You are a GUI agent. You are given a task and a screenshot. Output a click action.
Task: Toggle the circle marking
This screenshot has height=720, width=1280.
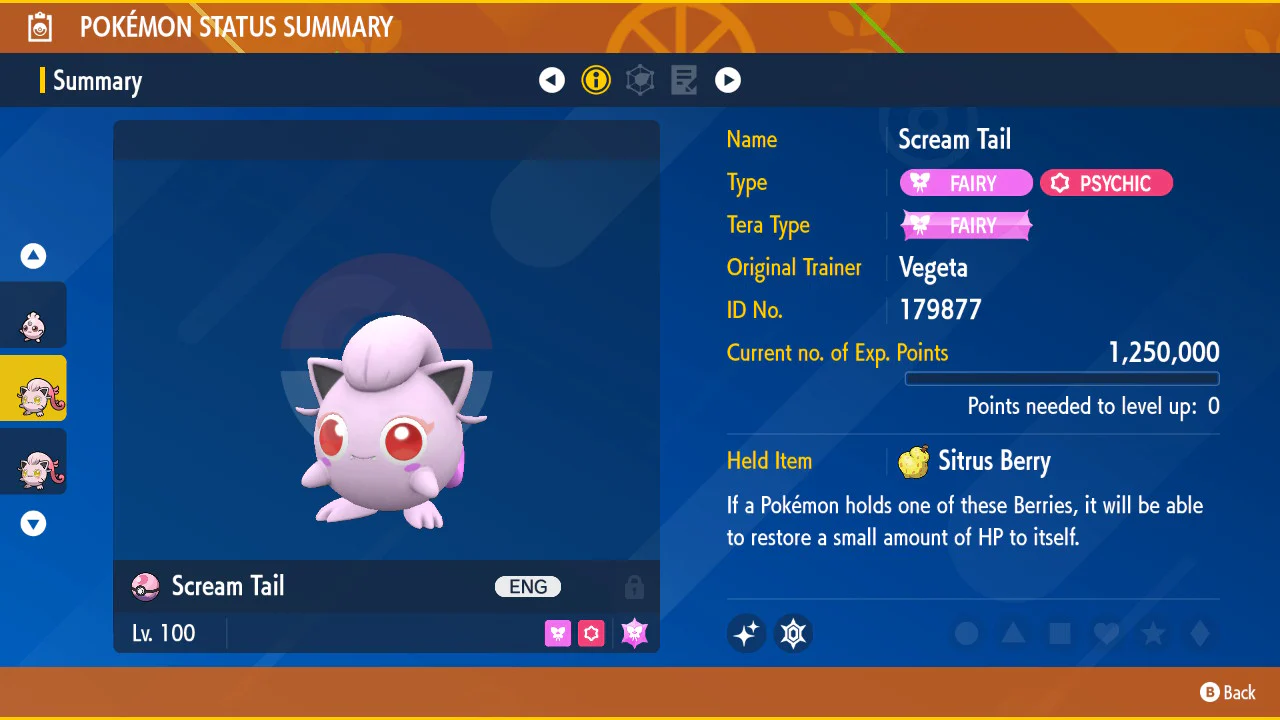pos(966,633)
